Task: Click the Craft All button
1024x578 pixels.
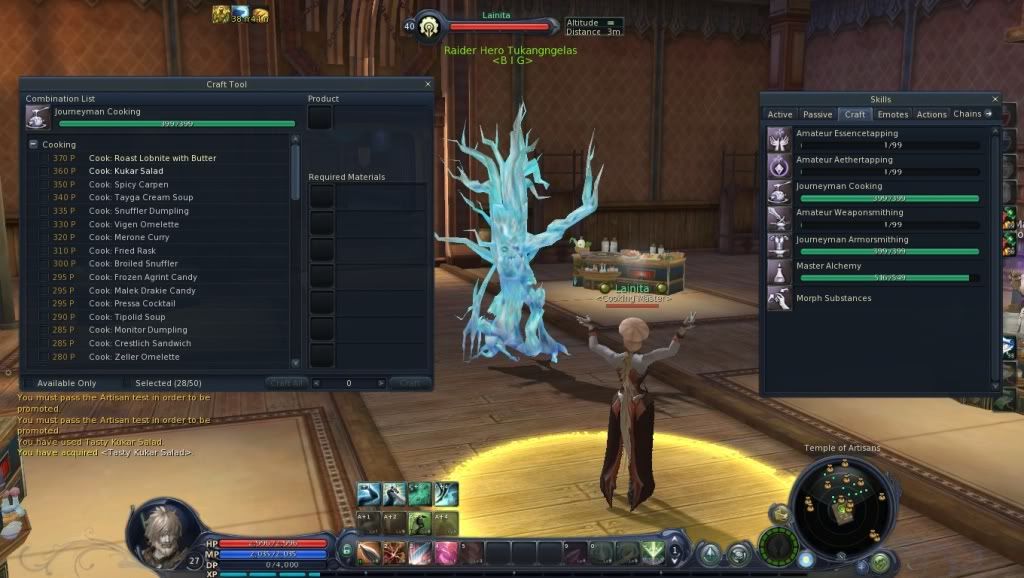Action: coord(285,383)
